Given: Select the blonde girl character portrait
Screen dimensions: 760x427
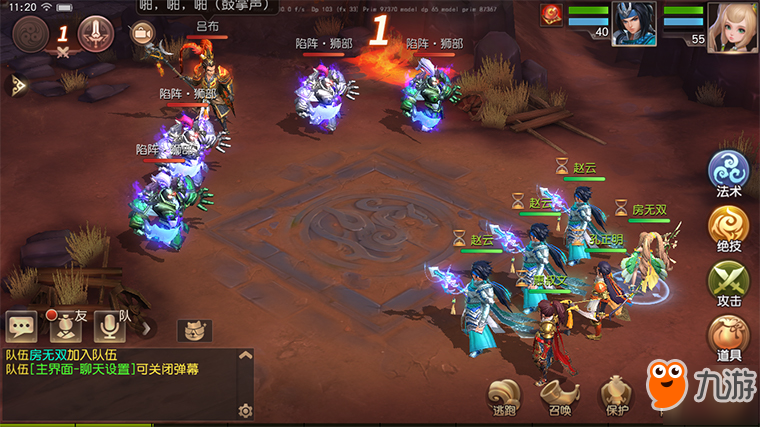Looking at the screenshot, I should (x=732, y=27).
